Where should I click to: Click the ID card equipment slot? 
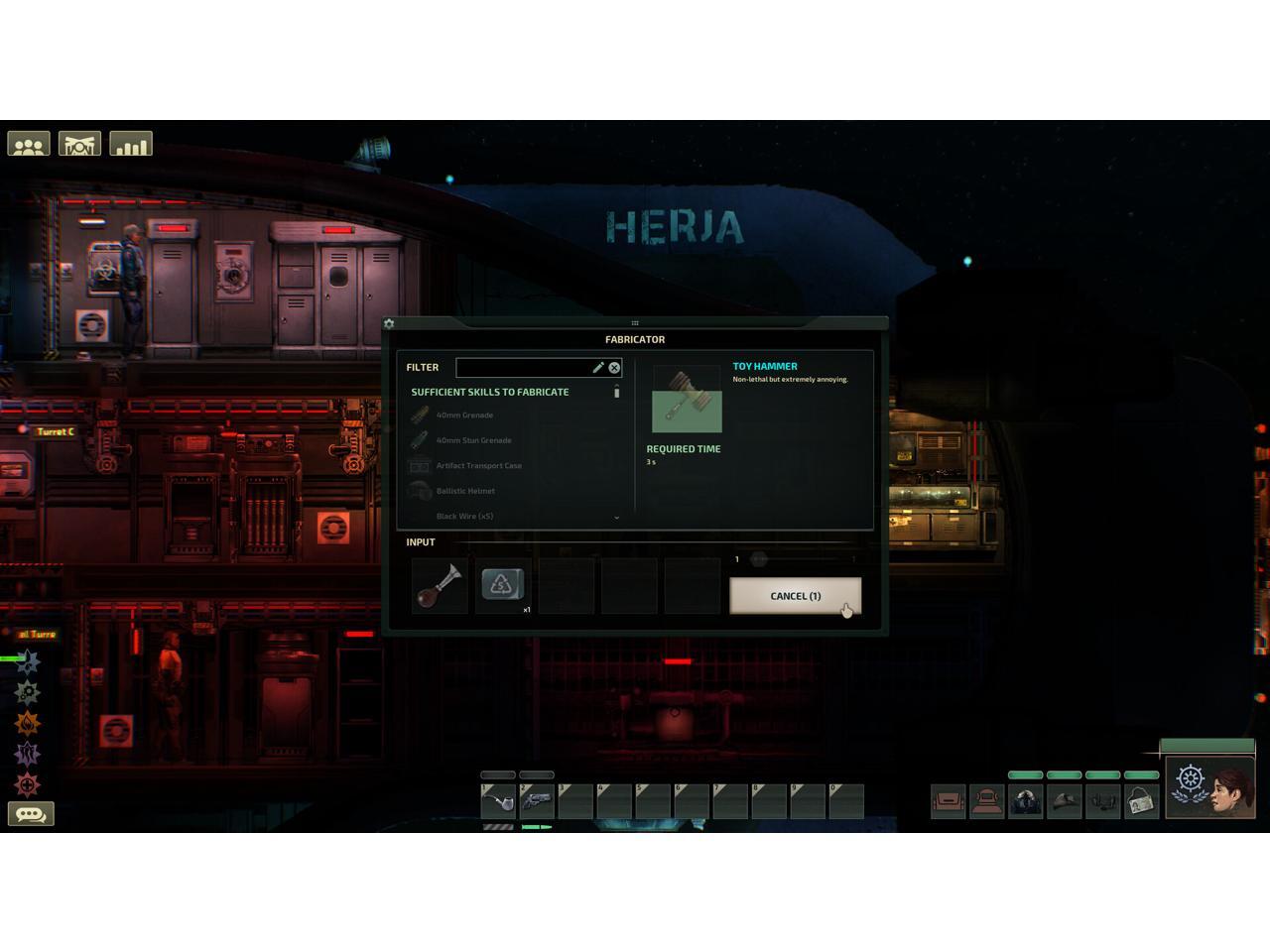point(1141,801)
